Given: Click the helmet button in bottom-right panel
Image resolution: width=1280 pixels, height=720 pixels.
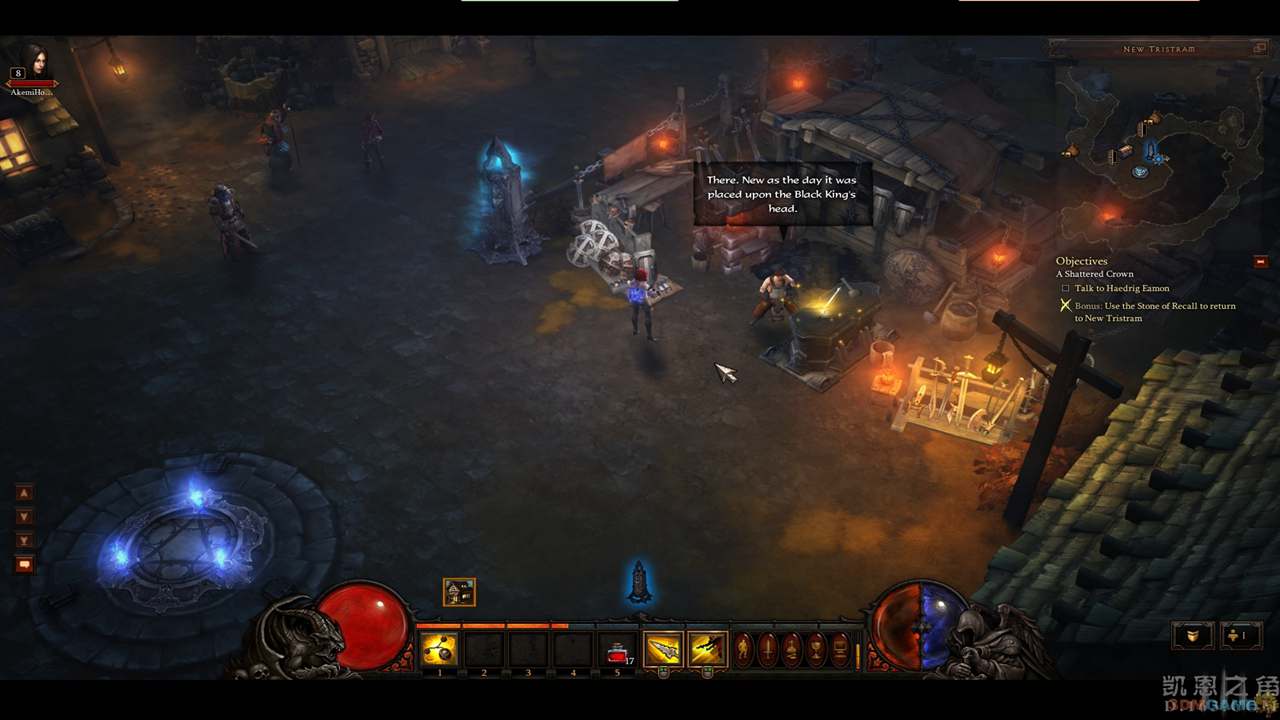Looking at the screenshot, I should coord(1194,635).
